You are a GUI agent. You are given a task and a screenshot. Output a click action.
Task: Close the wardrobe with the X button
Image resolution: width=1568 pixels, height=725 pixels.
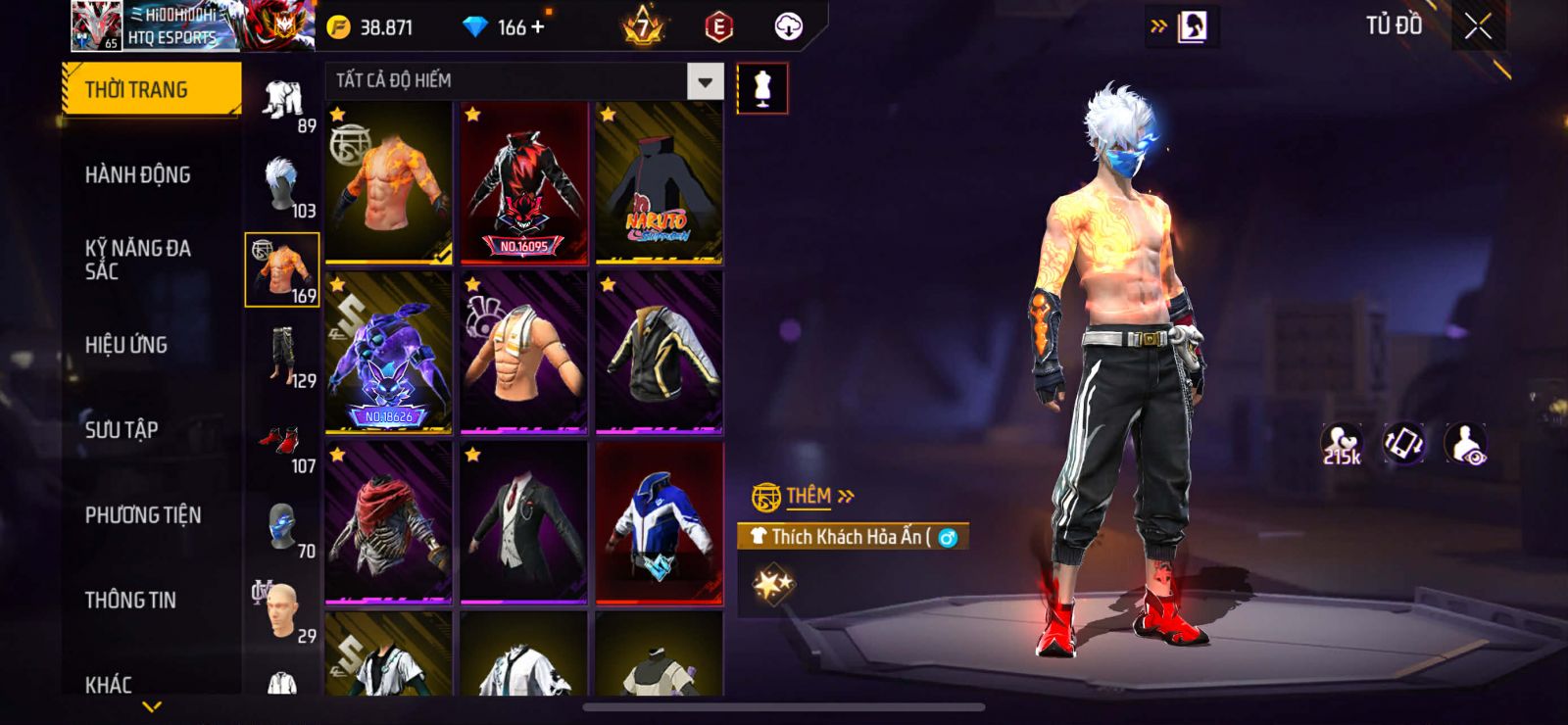(x=1478, y=26)
